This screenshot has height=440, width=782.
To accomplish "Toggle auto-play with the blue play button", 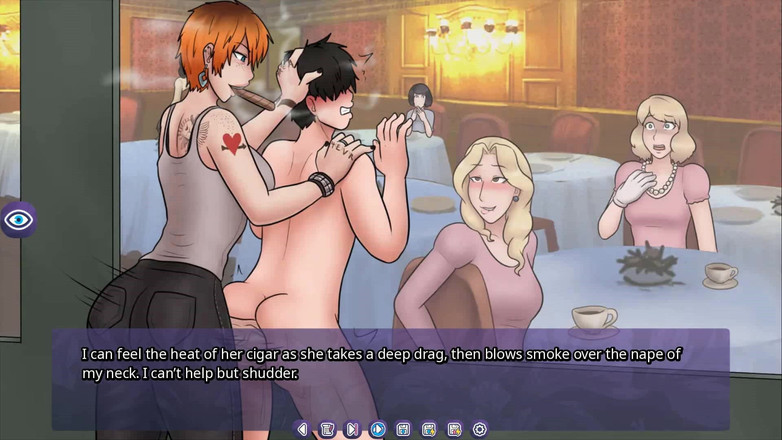I will click(x=378, y=429).
